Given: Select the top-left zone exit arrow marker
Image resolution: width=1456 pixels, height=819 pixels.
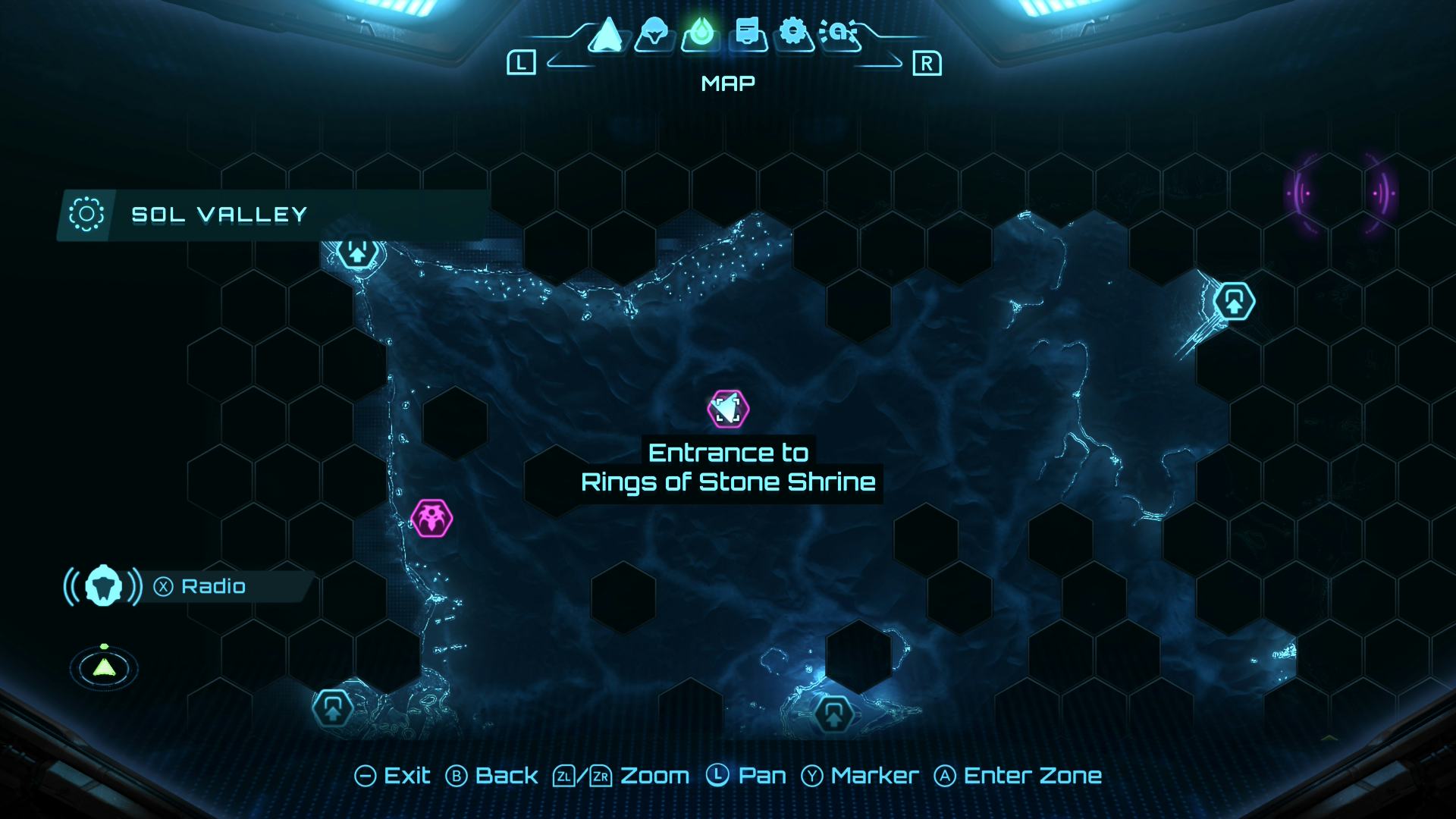Looking at the screenshot, I should click(357, 251).
